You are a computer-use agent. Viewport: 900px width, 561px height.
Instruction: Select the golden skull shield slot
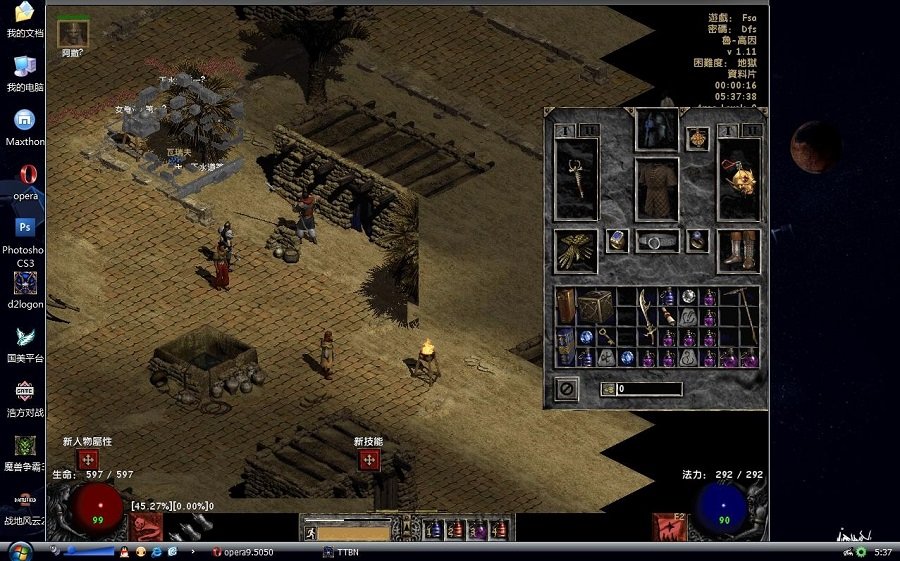739,179
